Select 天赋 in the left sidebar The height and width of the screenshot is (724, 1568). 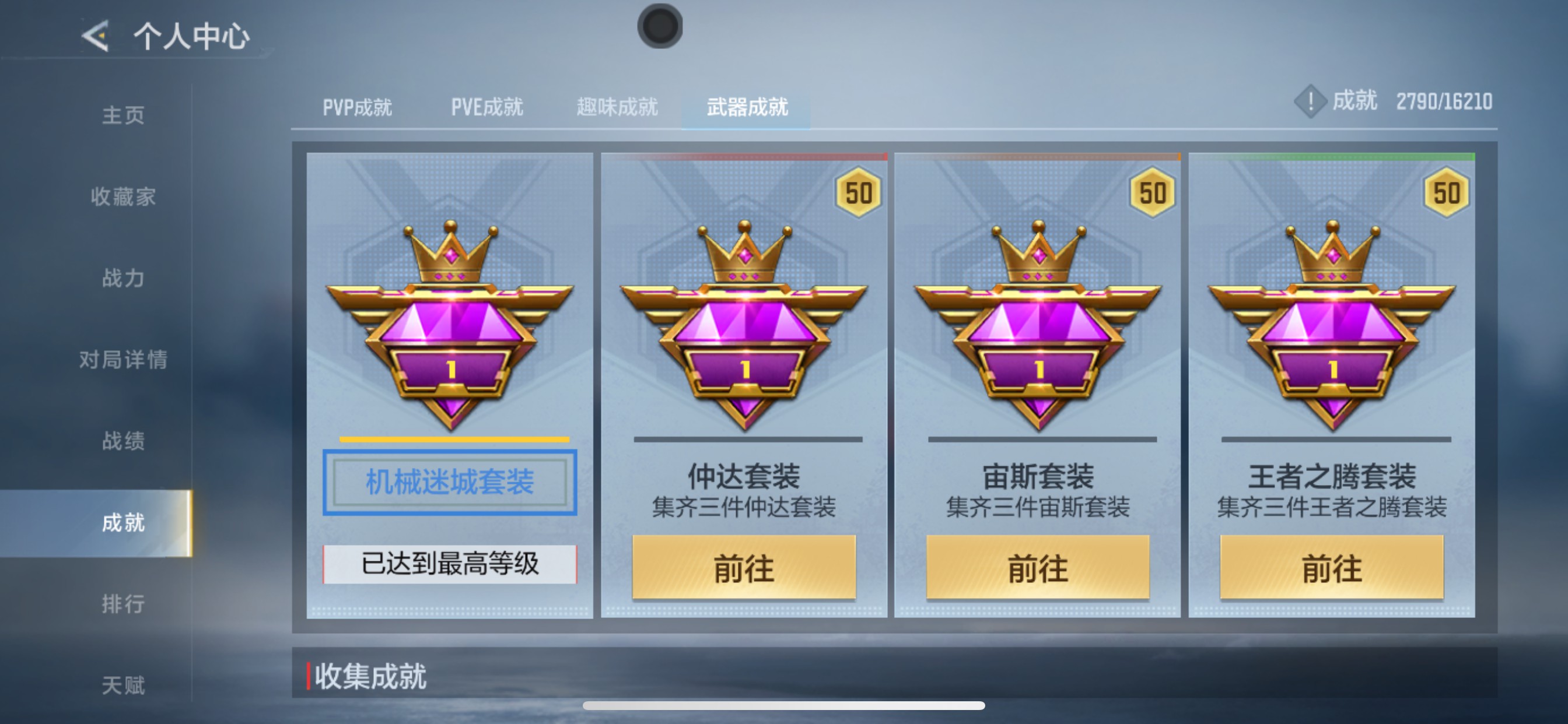click(x=125, y=685)
